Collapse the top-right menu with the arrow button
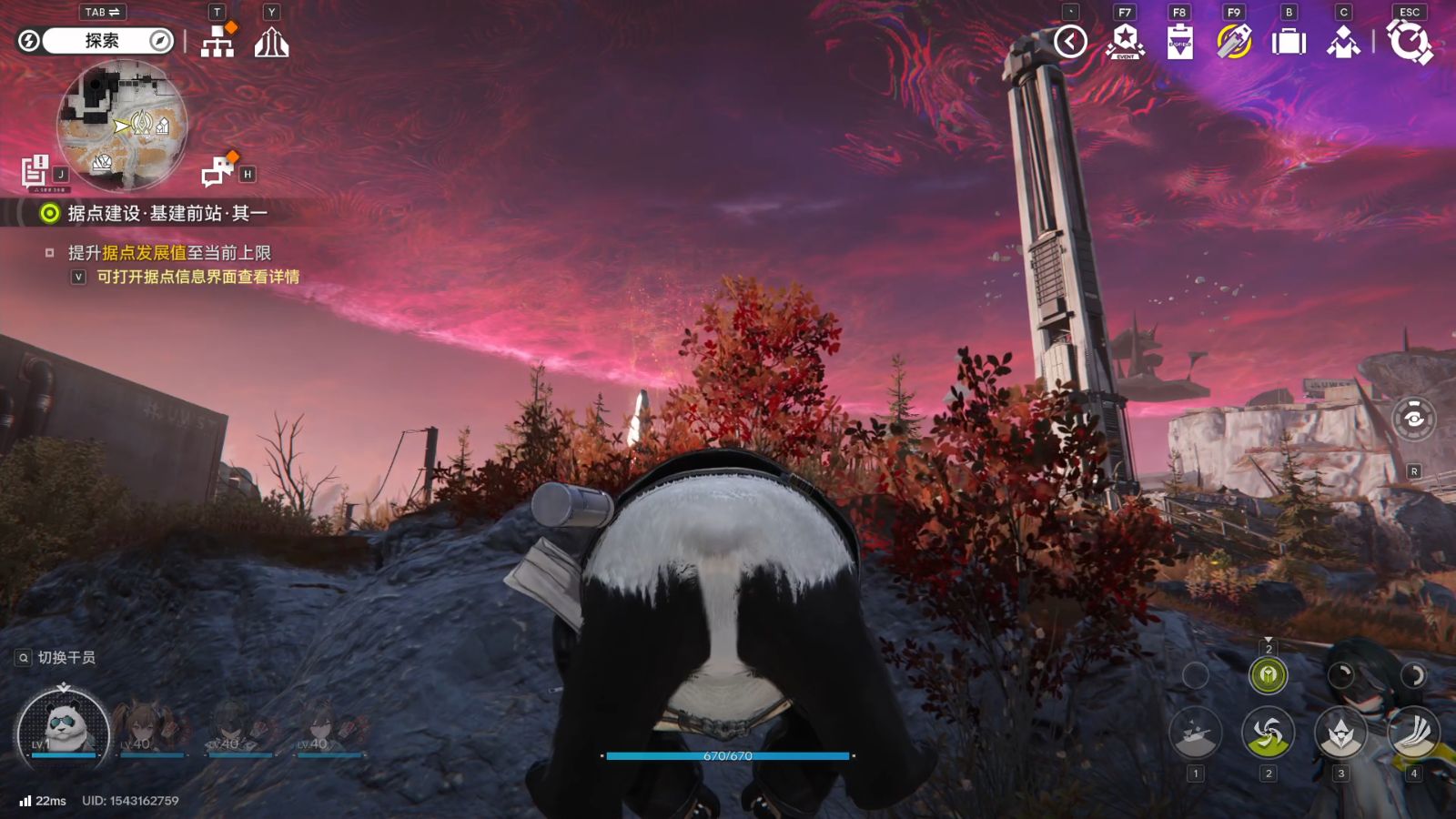 (x=1070, y=41)
